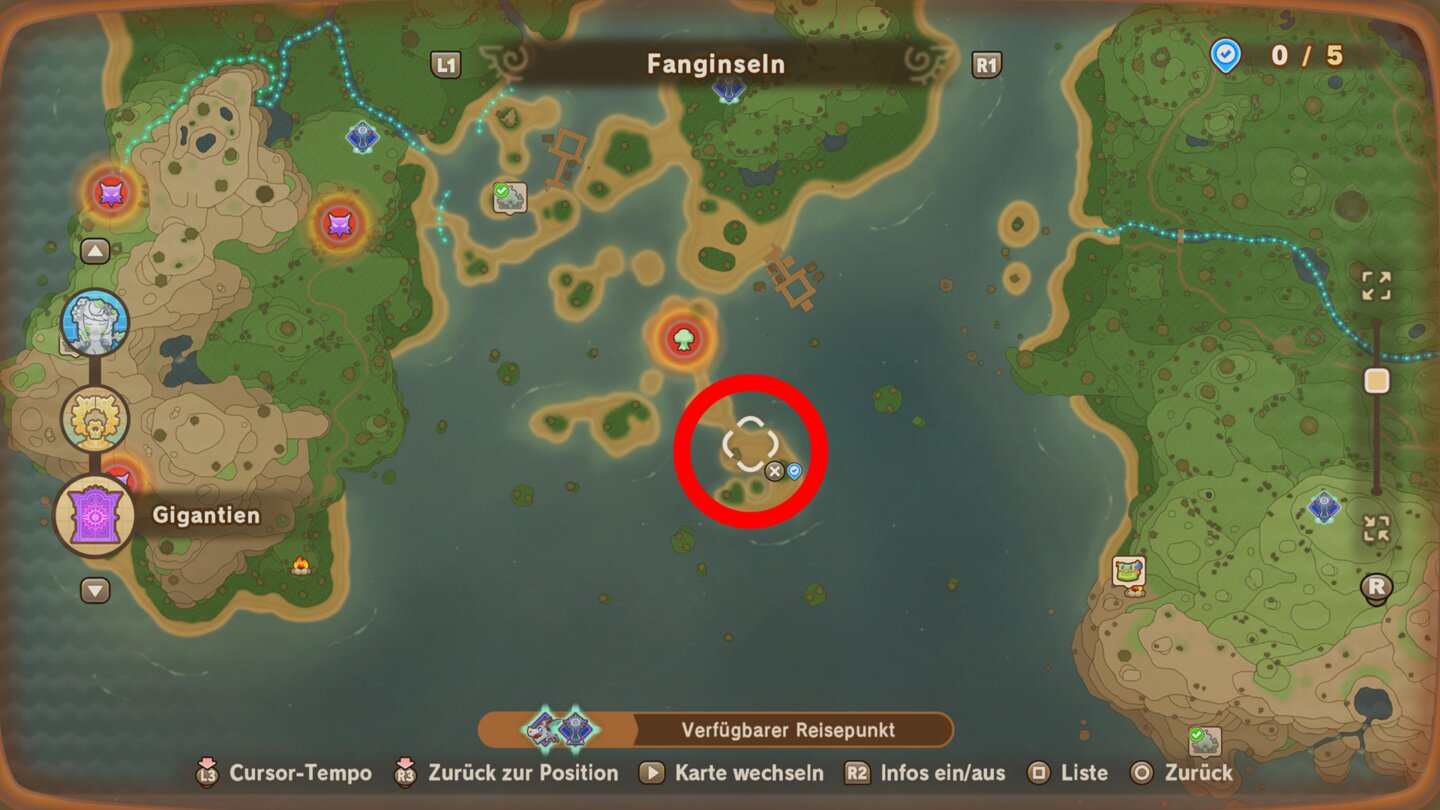Switch region with the L1 tab
Screen dimensions: 1440x810
click(x=447, y=63)
